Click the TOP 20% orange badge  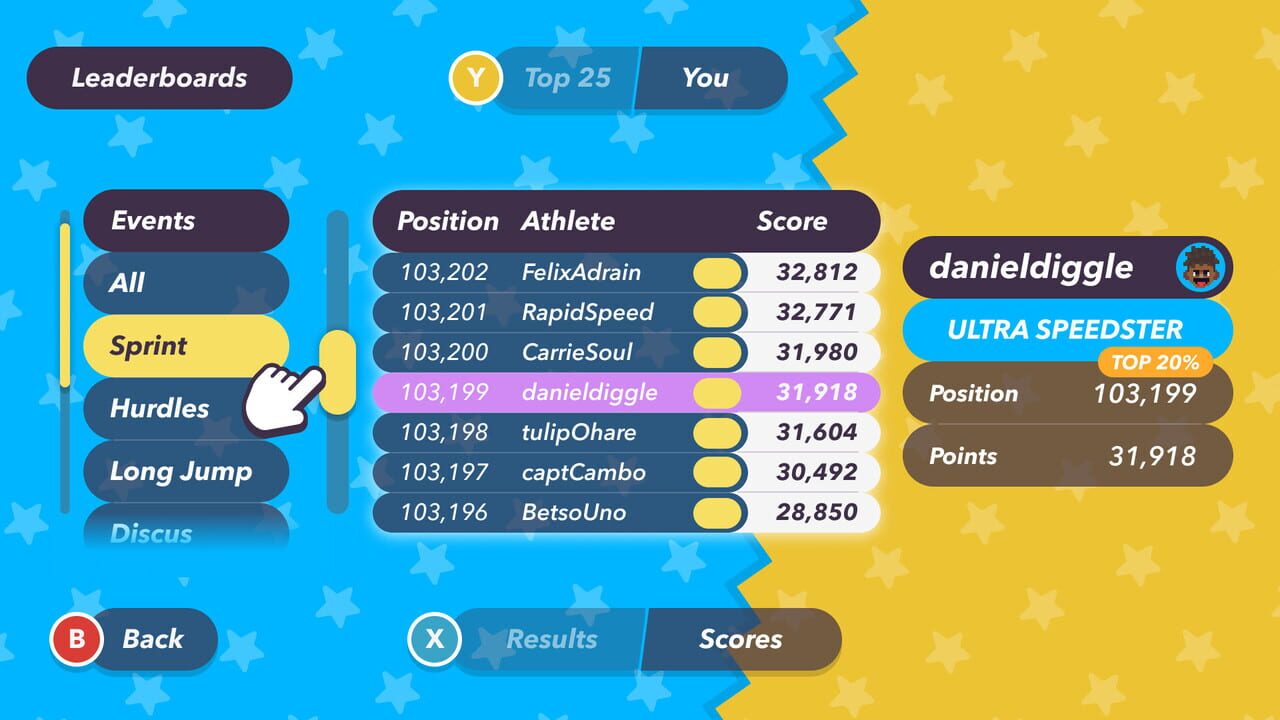(1157, 363)
